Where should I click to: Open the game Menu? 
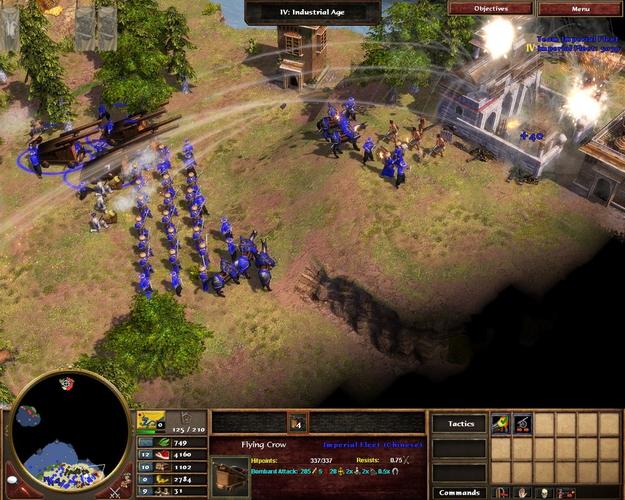[x=581, y=8]
